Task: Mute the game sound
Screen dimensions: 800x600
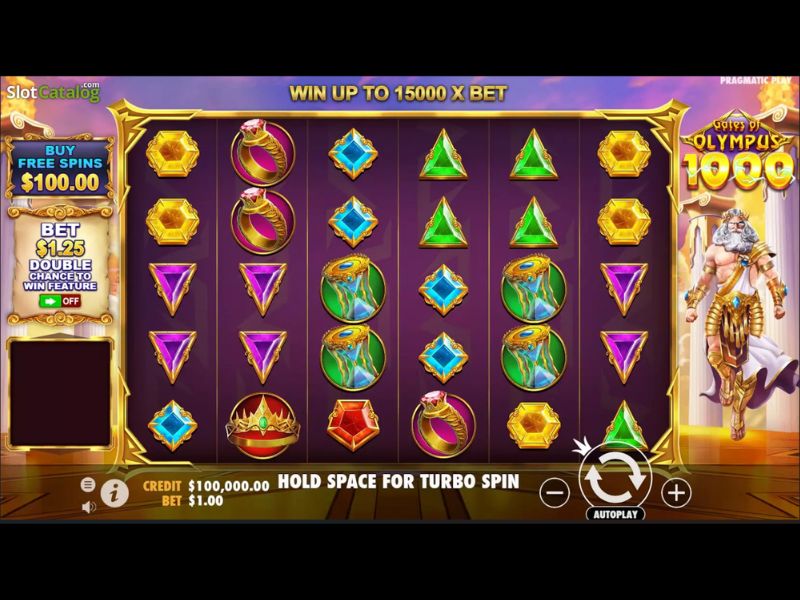Action: coord(88,506)
